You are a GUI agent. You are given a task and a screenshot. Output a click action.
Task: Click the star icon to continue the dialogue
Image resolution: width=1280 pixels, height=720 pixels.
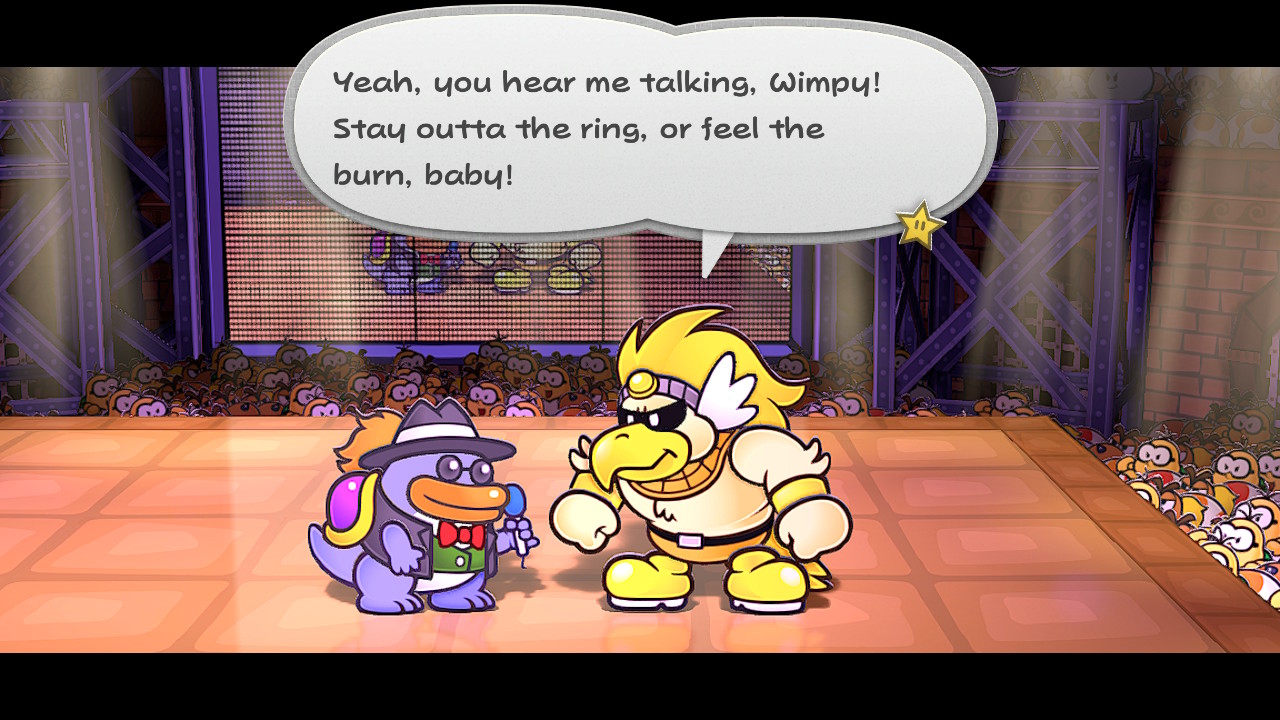point(919,226)
